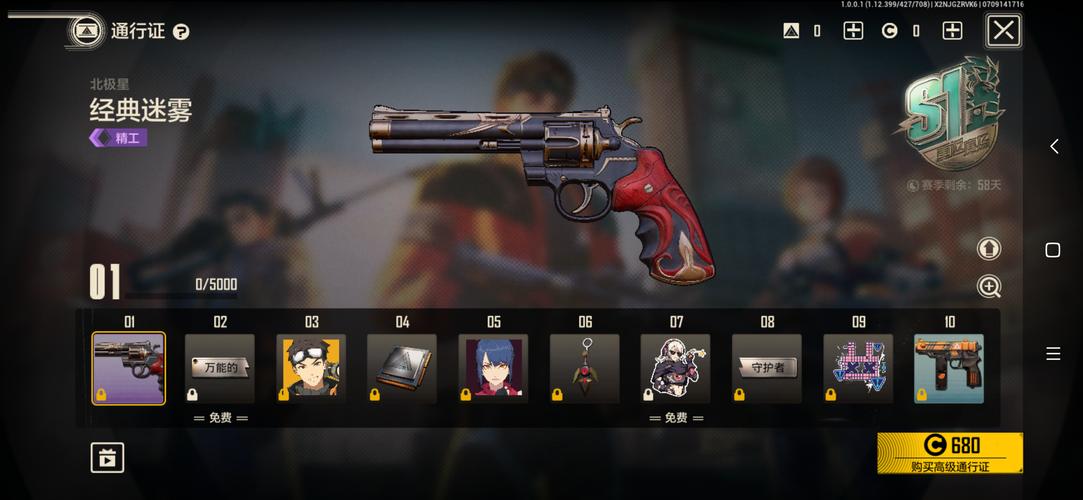
Task: Open the video preview icon at bottom left
Action: 106,458
